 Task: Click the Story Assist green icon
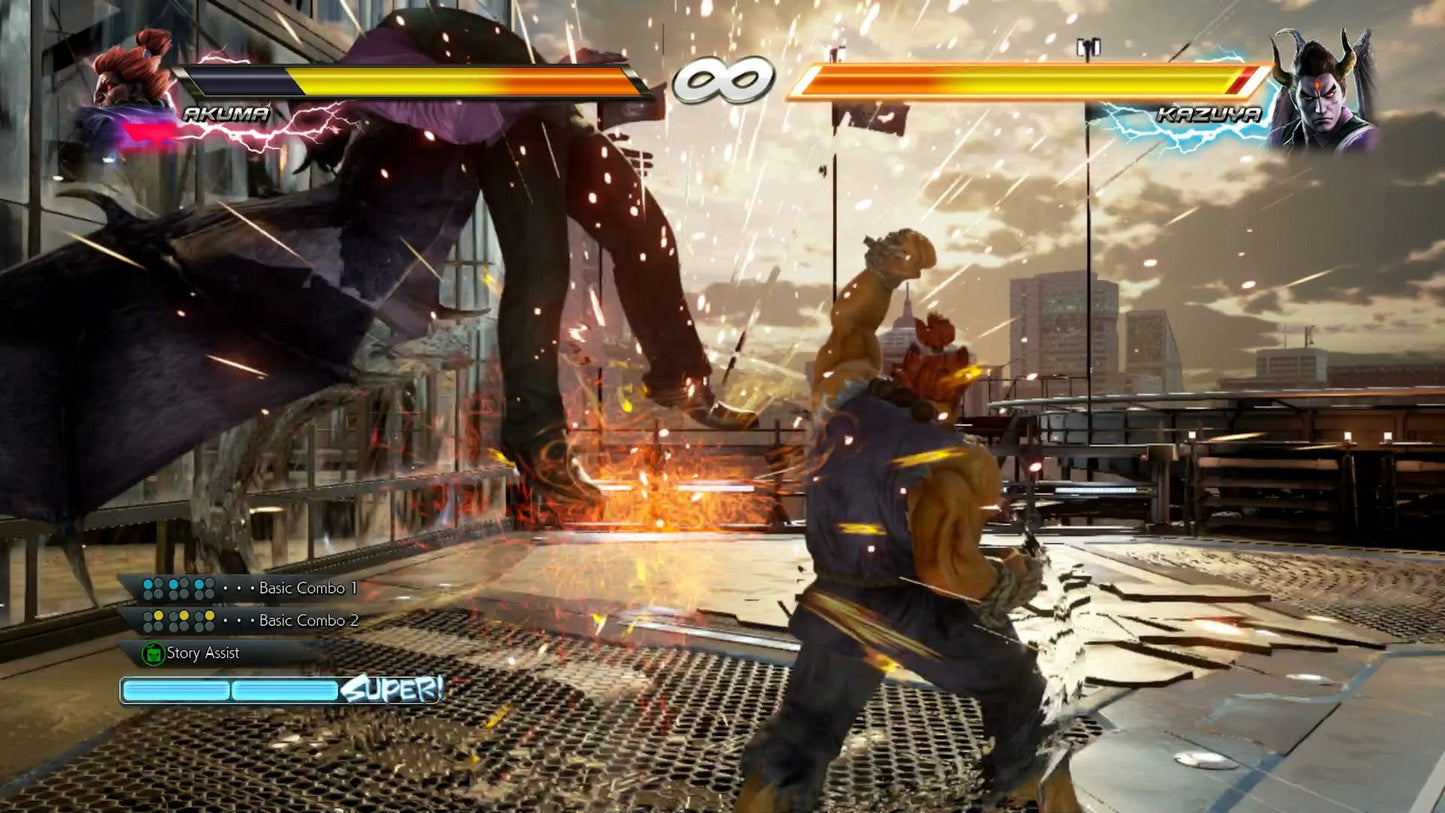(x=152, y=652)
